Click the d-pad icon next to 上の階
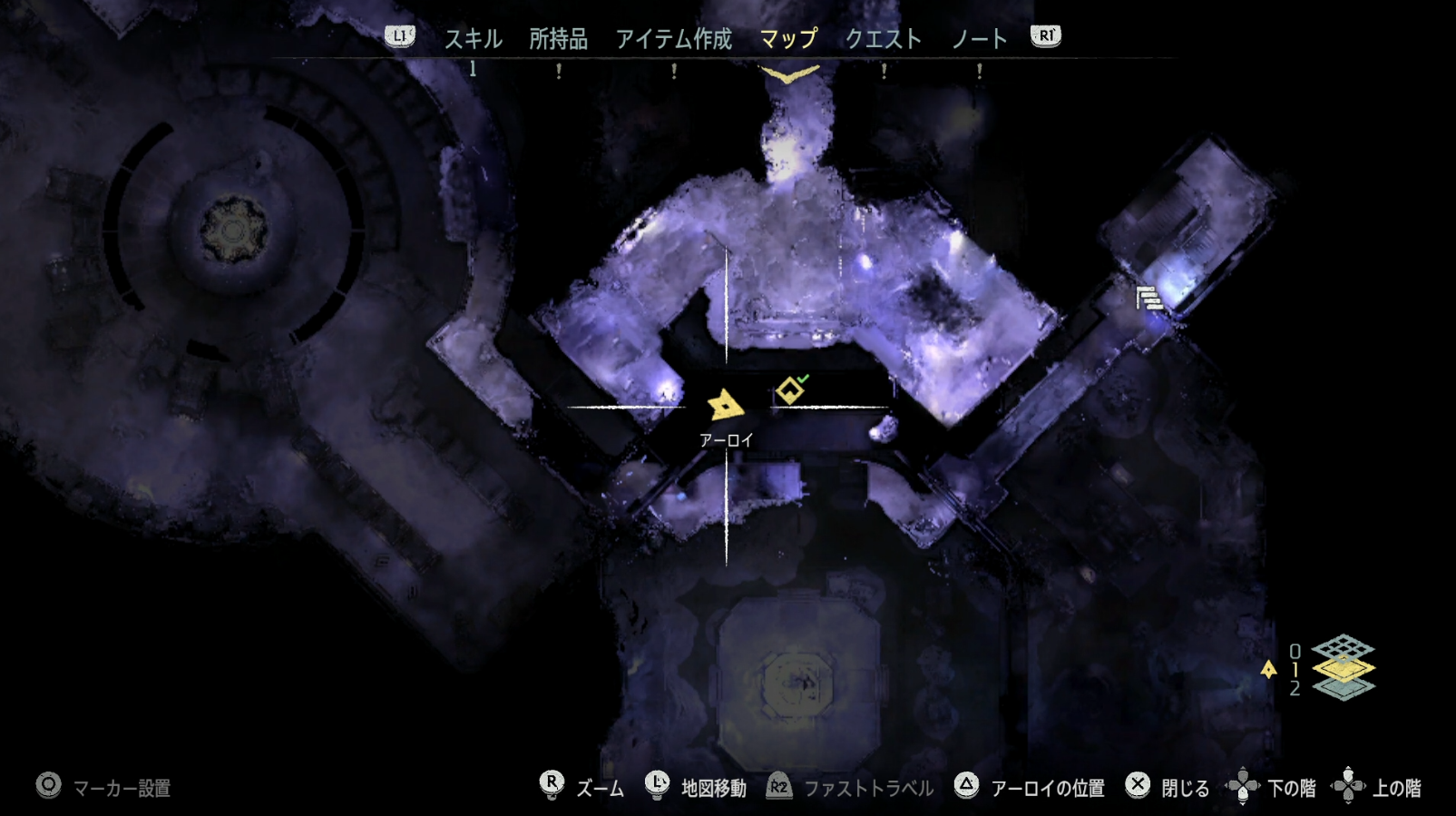1456x816 pixels. tap(1349, 786)
